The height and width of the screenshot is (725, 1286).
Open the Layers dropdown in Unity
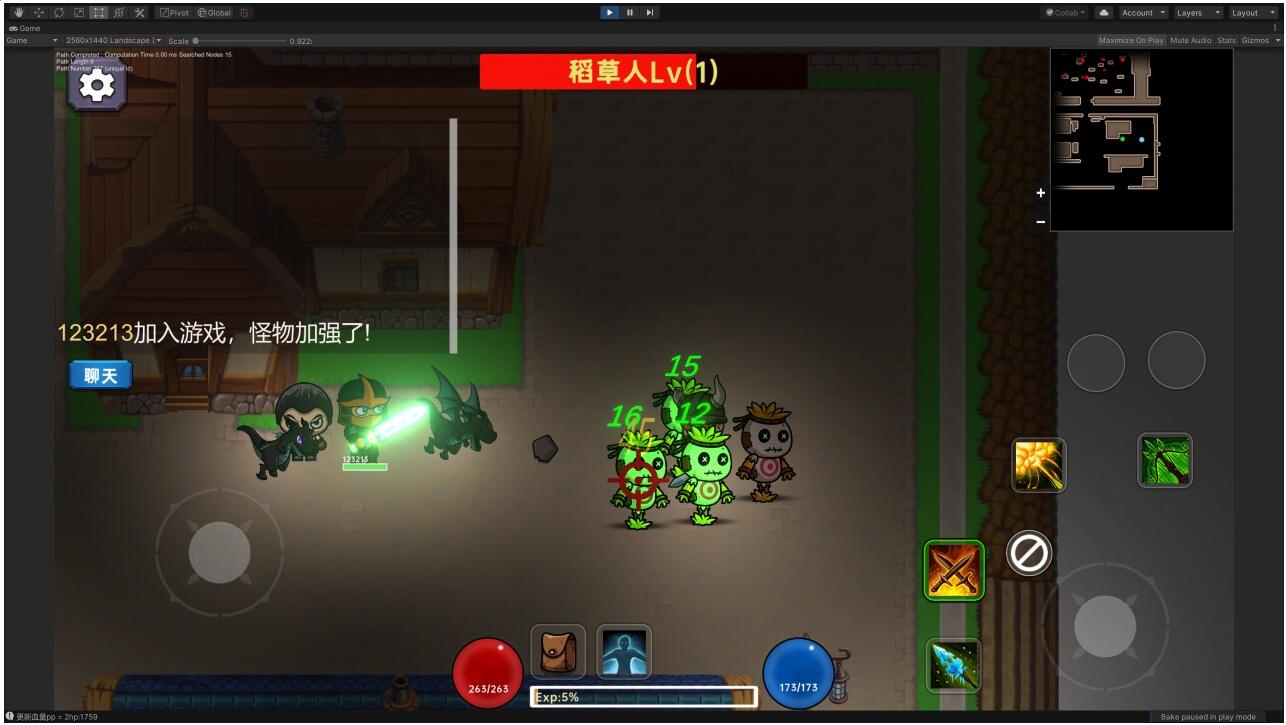1198,13
